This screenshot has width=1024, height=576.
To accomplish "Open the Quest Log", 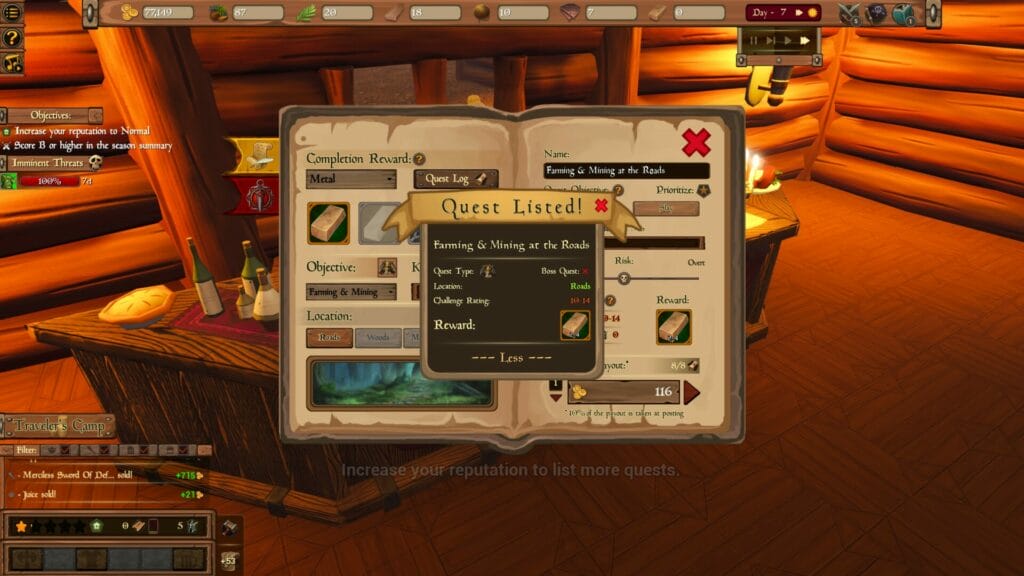I will click(456, 179).
